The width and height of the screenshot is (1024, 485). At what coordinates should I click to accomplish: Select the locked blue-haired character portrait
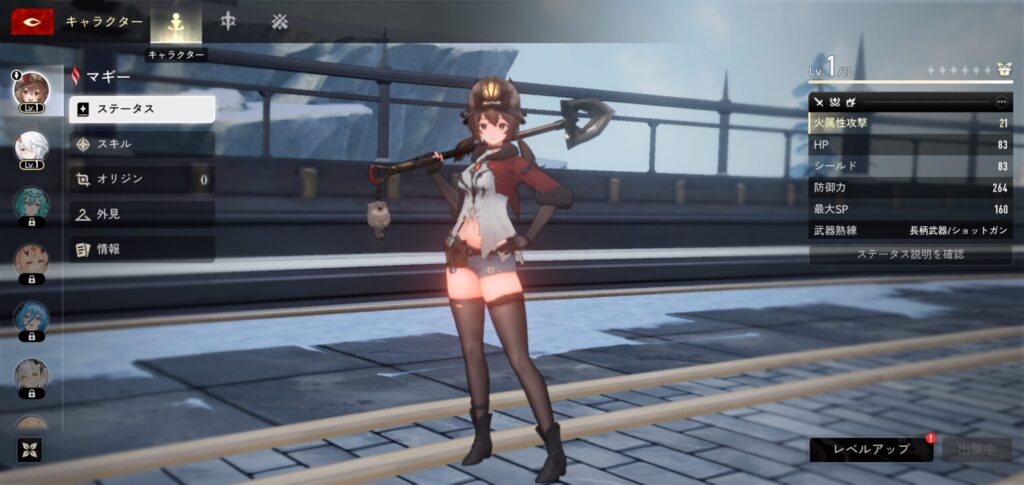[31, 318]
